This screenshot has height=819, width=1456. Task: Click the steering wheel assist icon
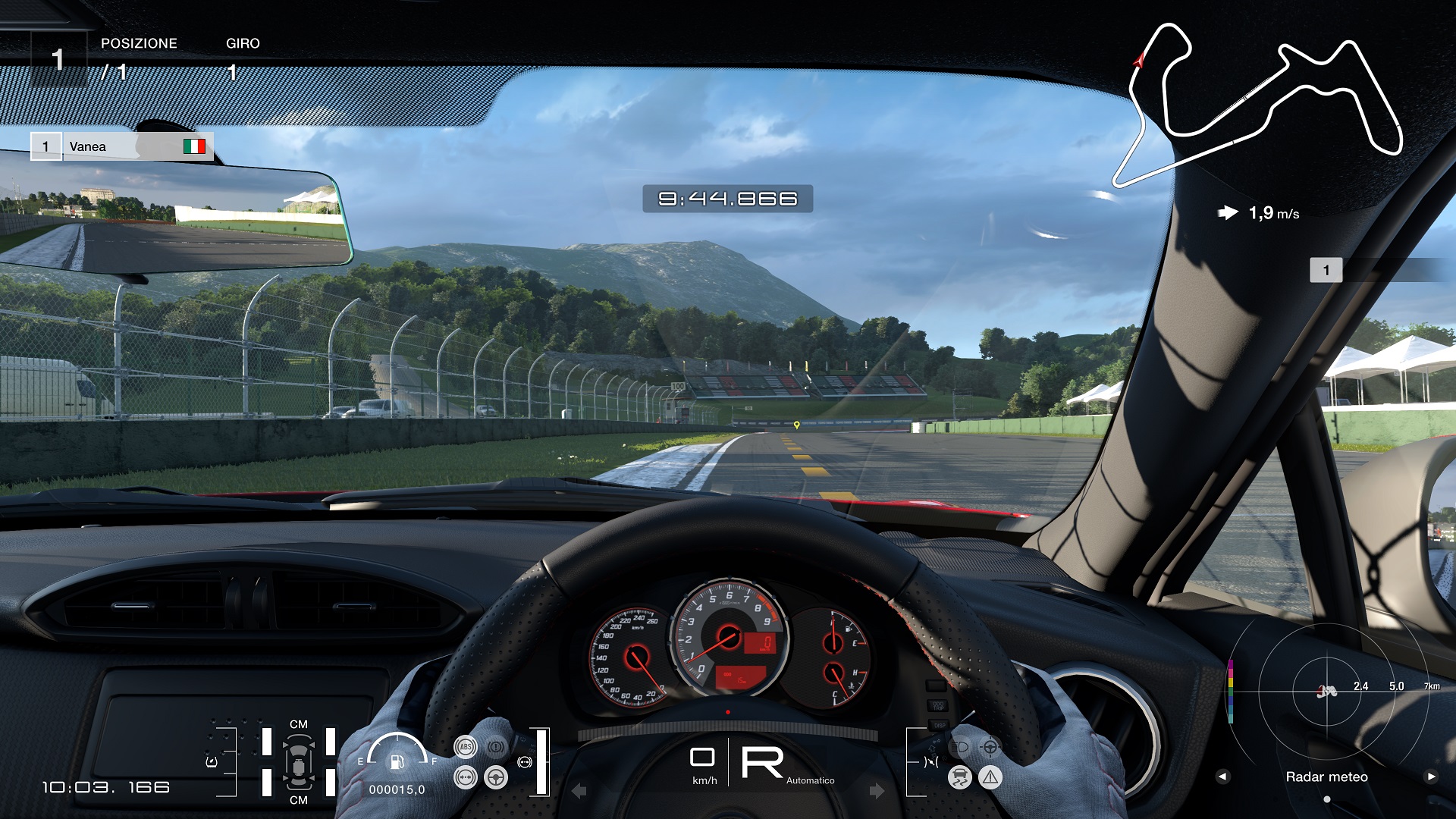coord(496,777)
